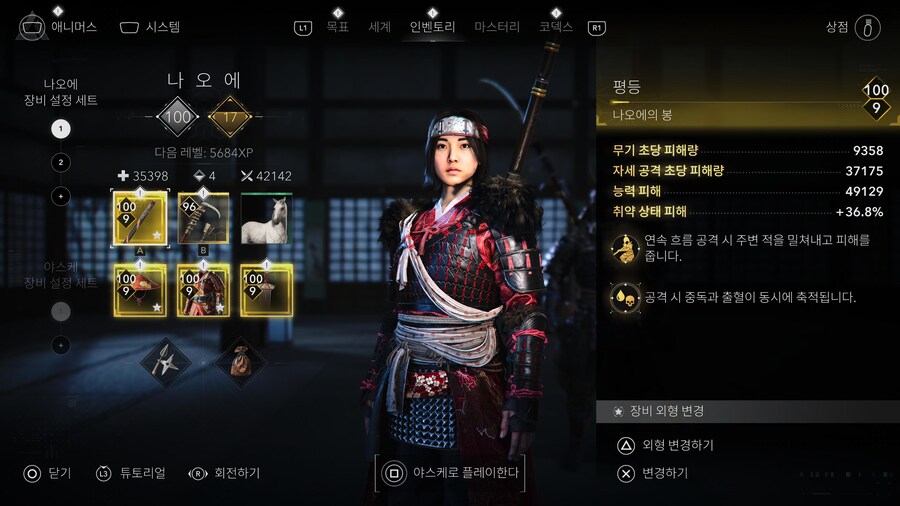Select the red straw hat headgear slot
Screen dimensions: 900x506
[x=140, y=290]
